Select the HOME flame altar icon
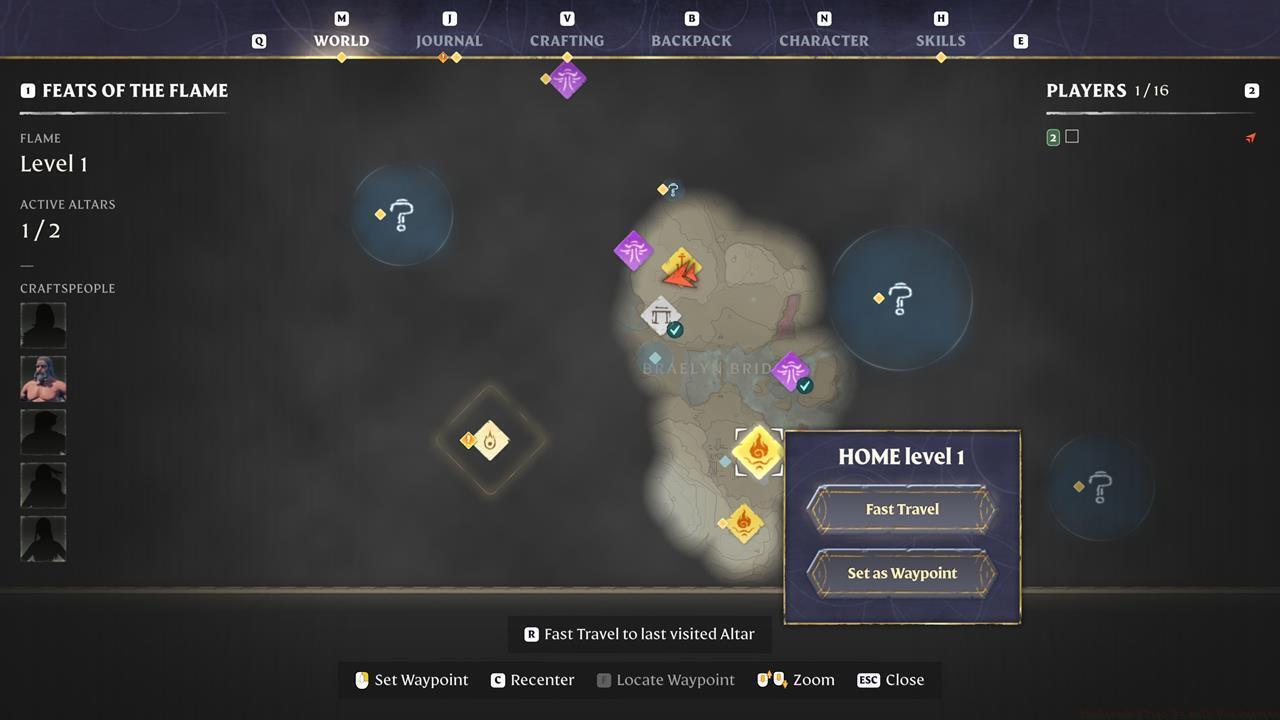1280x720 pixels. [758, 453]
